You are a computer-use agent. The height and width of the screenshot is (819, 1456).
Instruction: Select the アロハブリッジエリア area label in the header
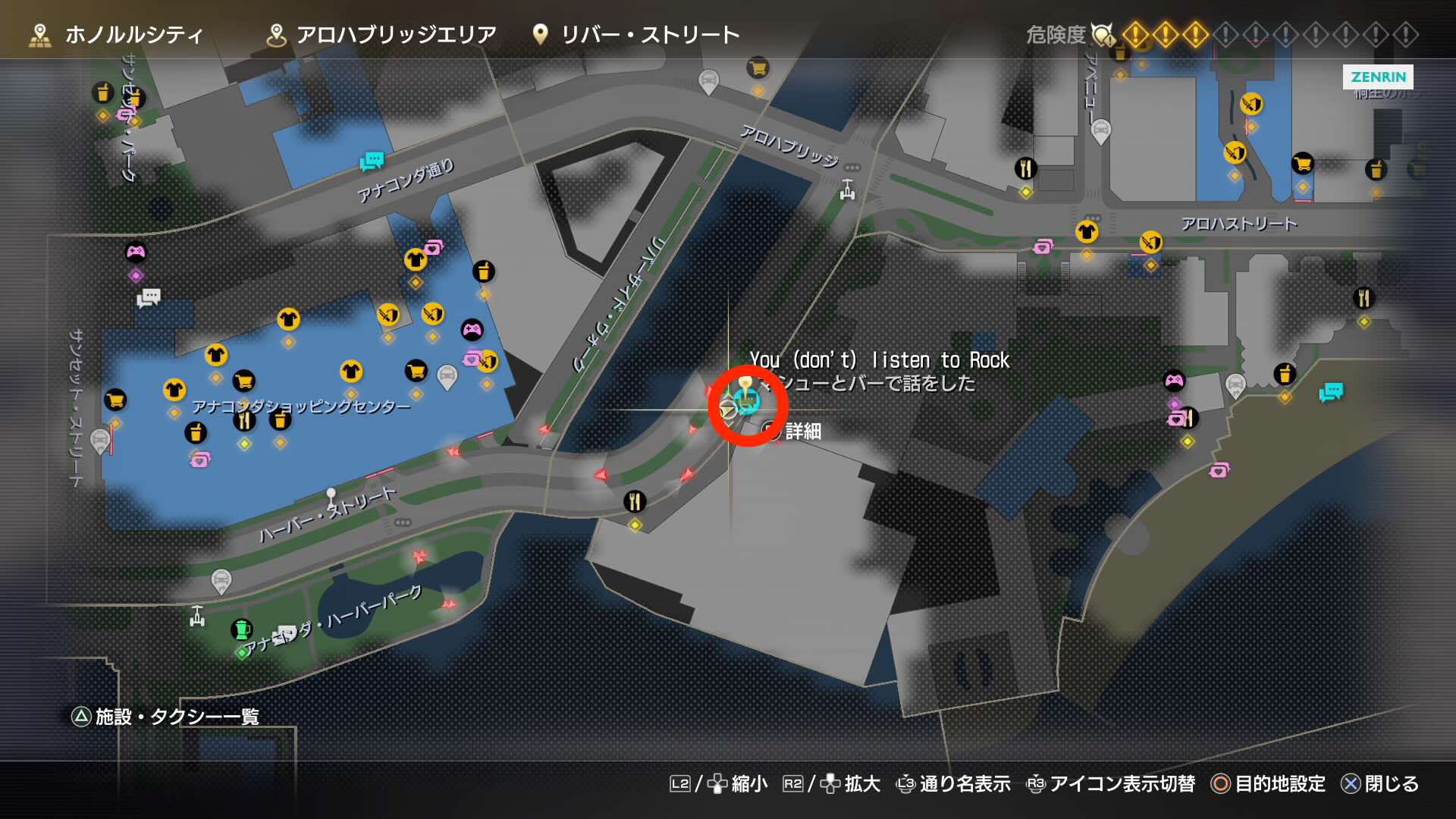398,33
